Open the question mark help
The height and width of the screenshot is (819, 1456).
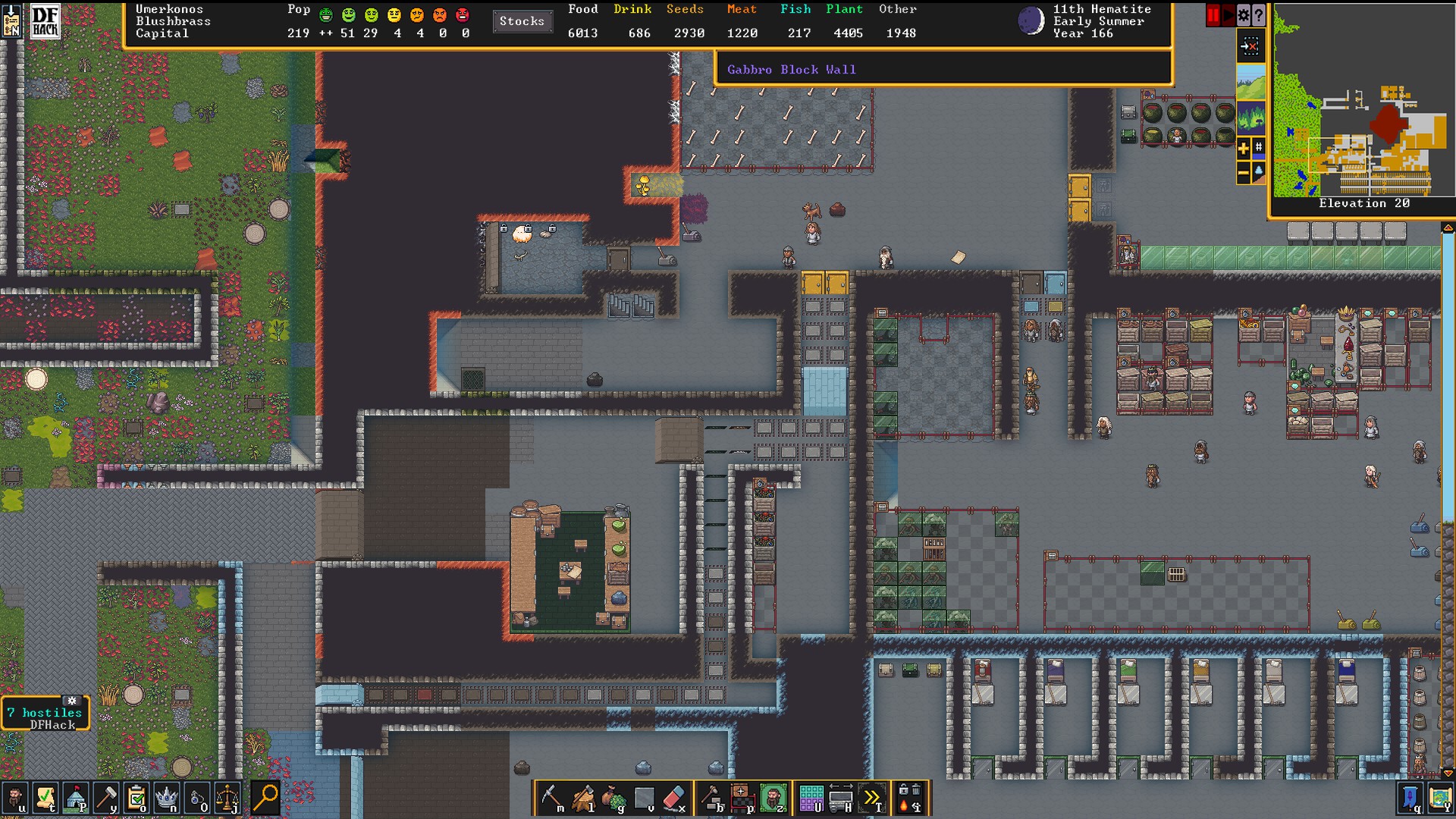point(1259,14)
